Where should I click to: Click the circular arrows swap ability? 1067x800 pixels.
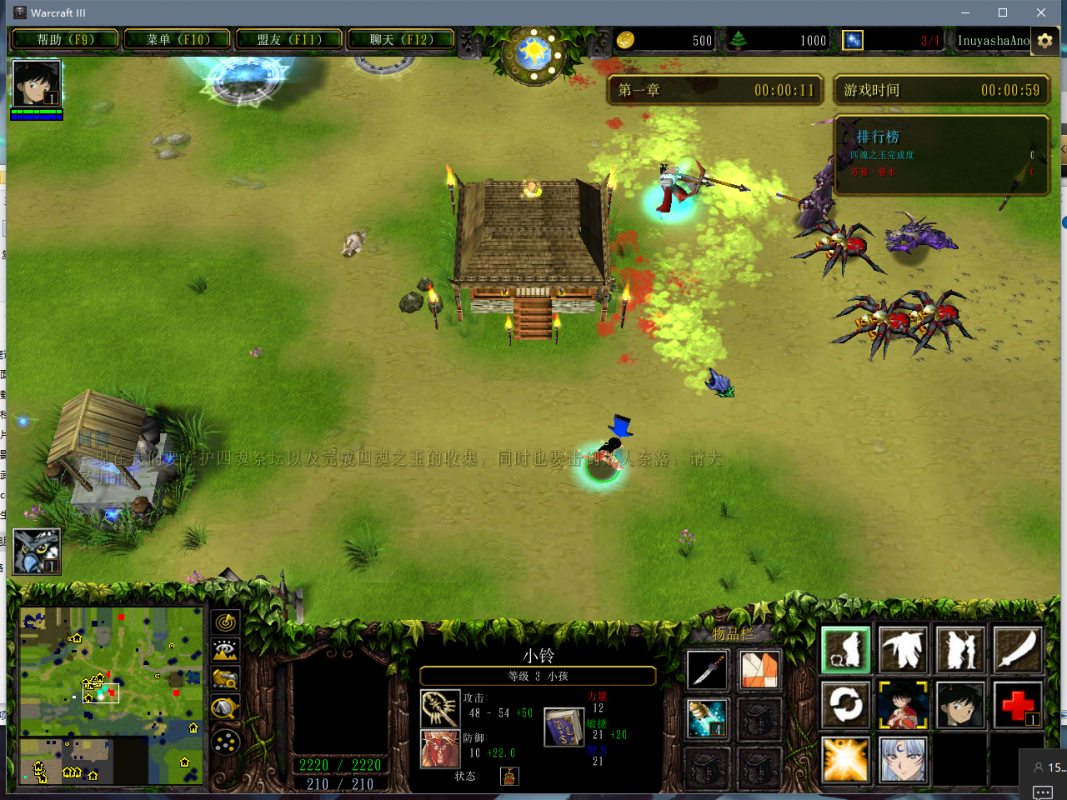tap(846, 705)
